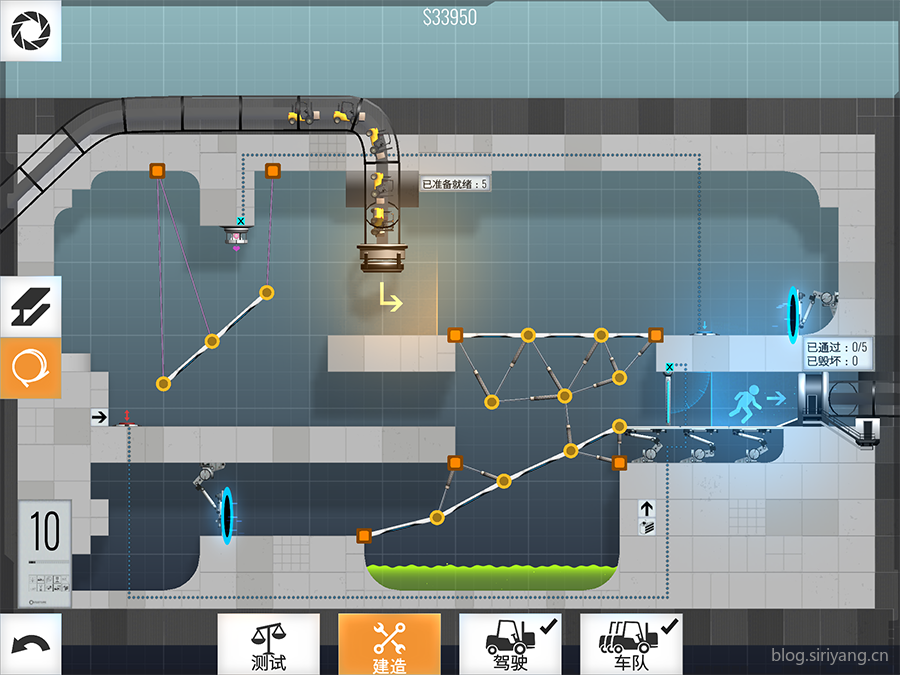Launch the 车队 convoy run
900x675 pixels.
point(631,644)
